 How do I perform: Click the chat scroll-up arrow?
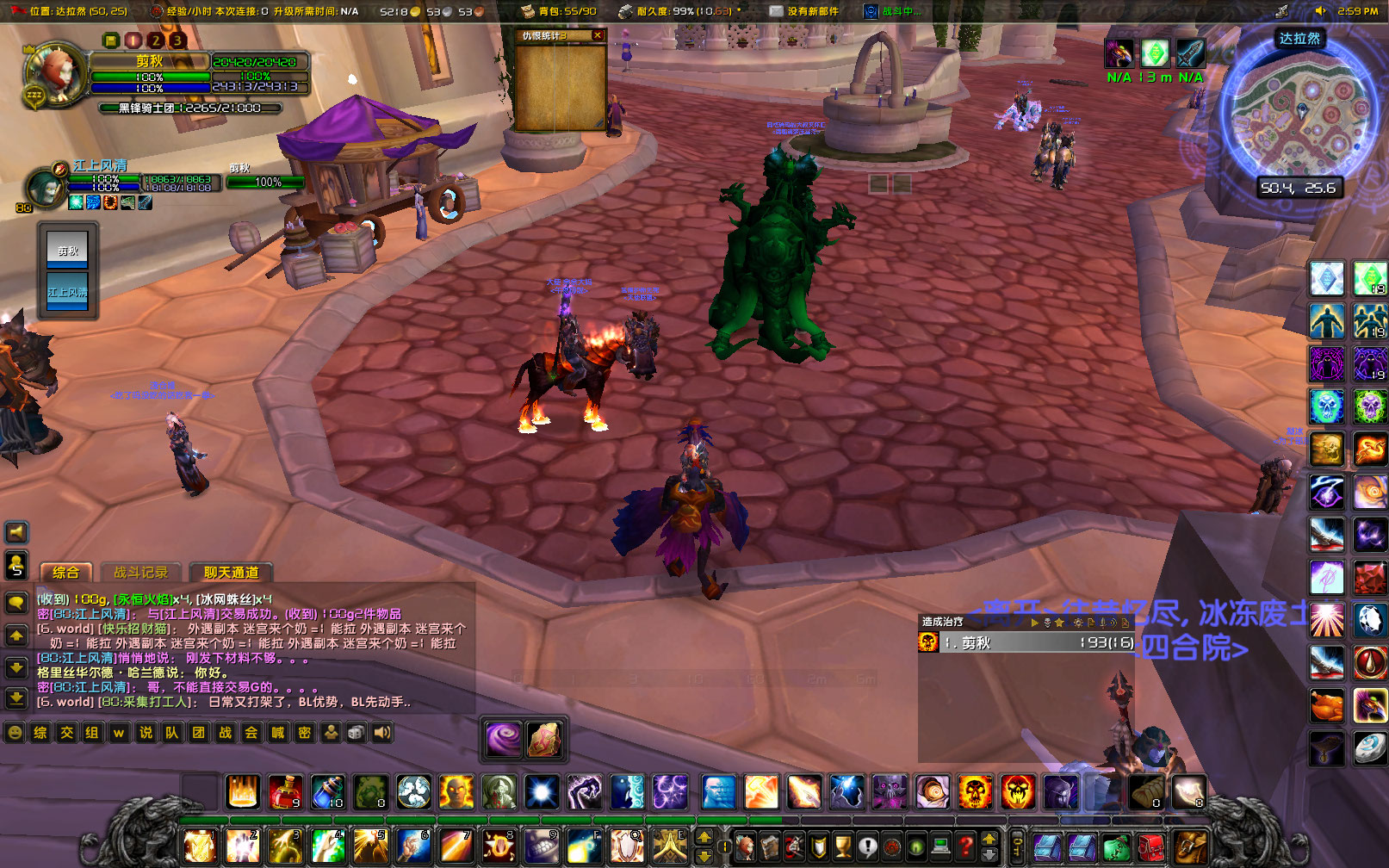pyautogui.click(x=16, y=635)
